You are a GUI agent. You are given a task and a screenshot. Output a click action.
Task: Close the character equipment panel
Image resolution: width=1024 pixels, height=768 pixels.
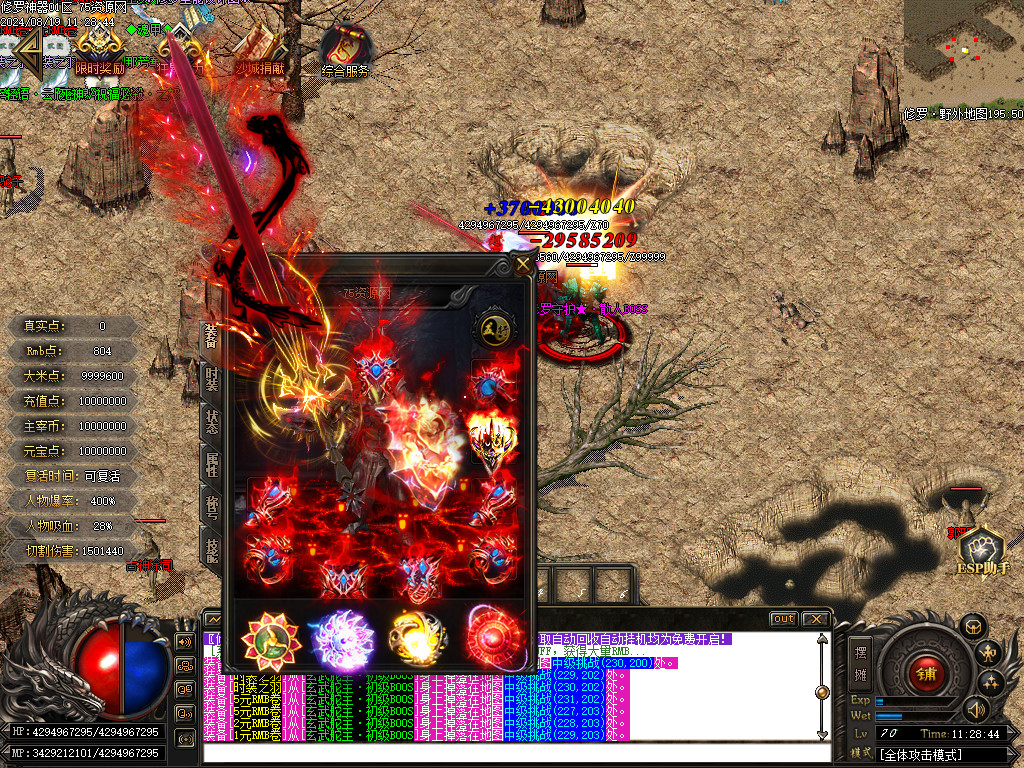pos(522,265)
